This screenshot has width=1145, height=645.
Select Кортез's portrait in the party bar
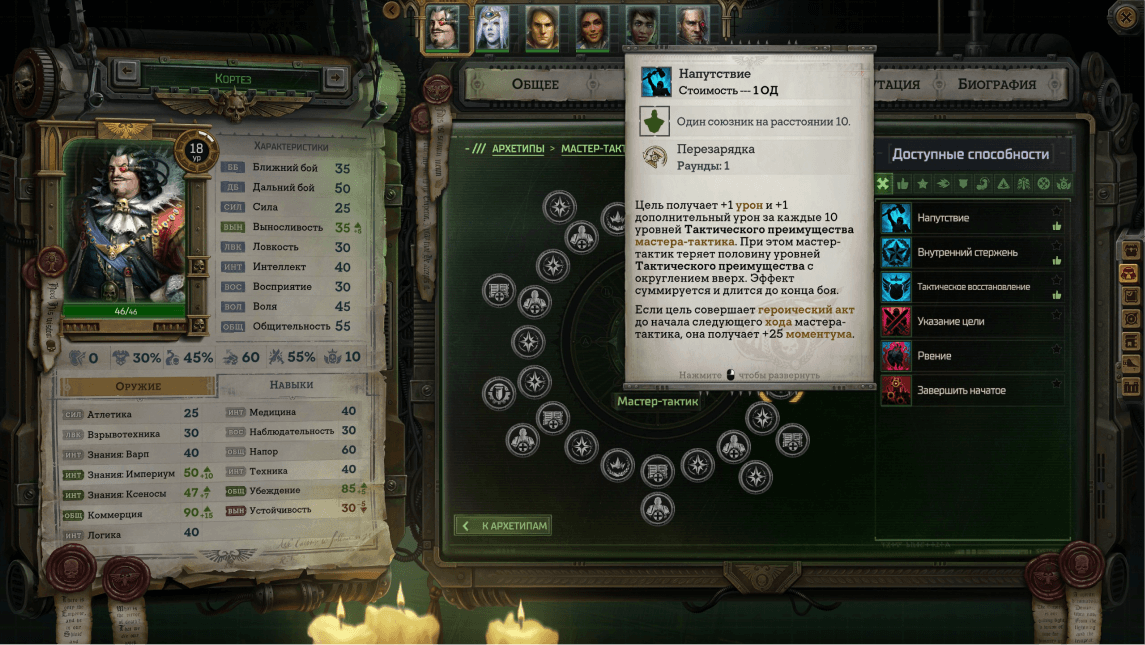click(442, 27)
